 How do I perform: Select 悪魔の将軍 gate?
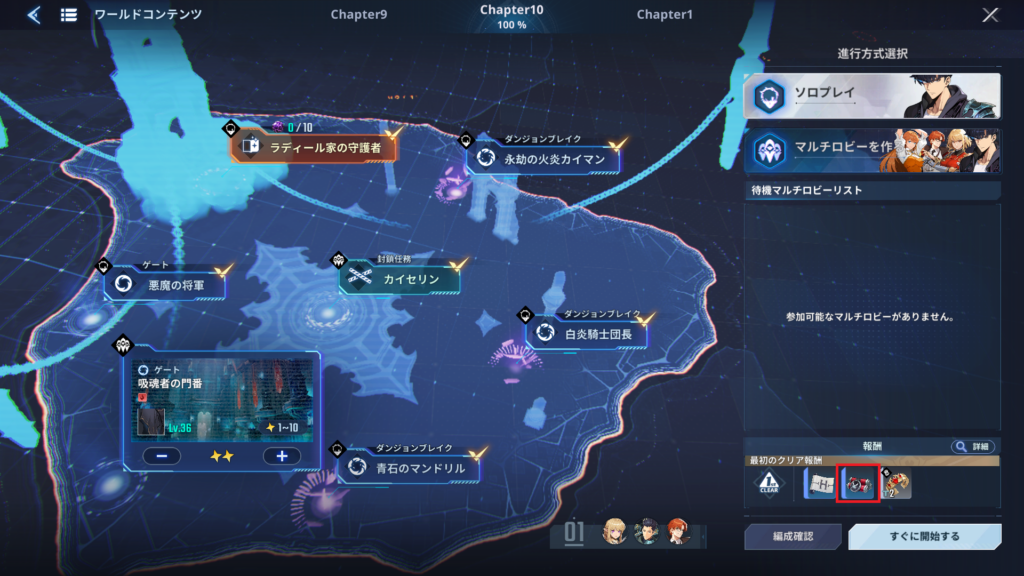[x=166, y=285]
